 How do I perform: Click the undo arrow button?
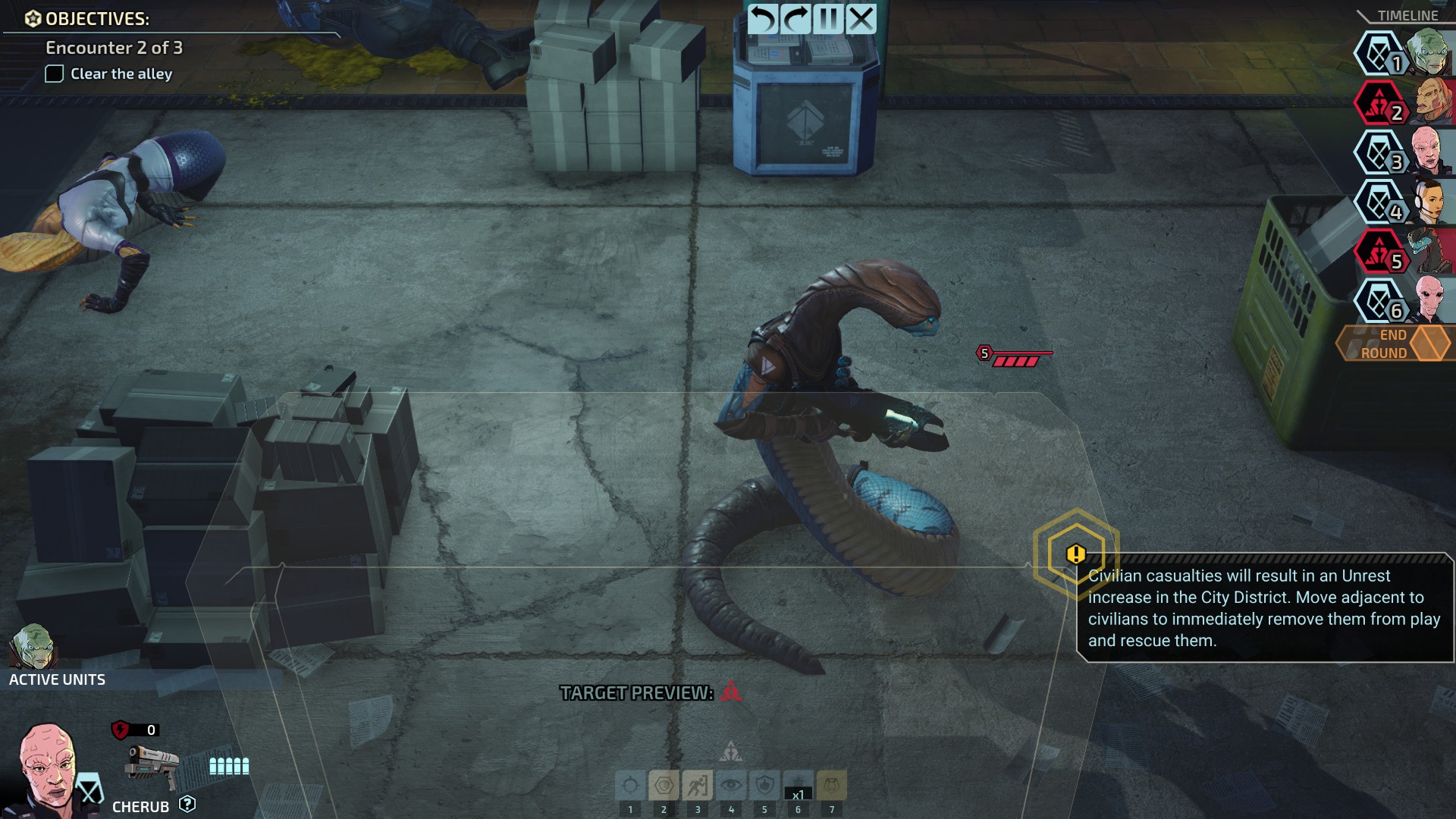pos(763,19)
